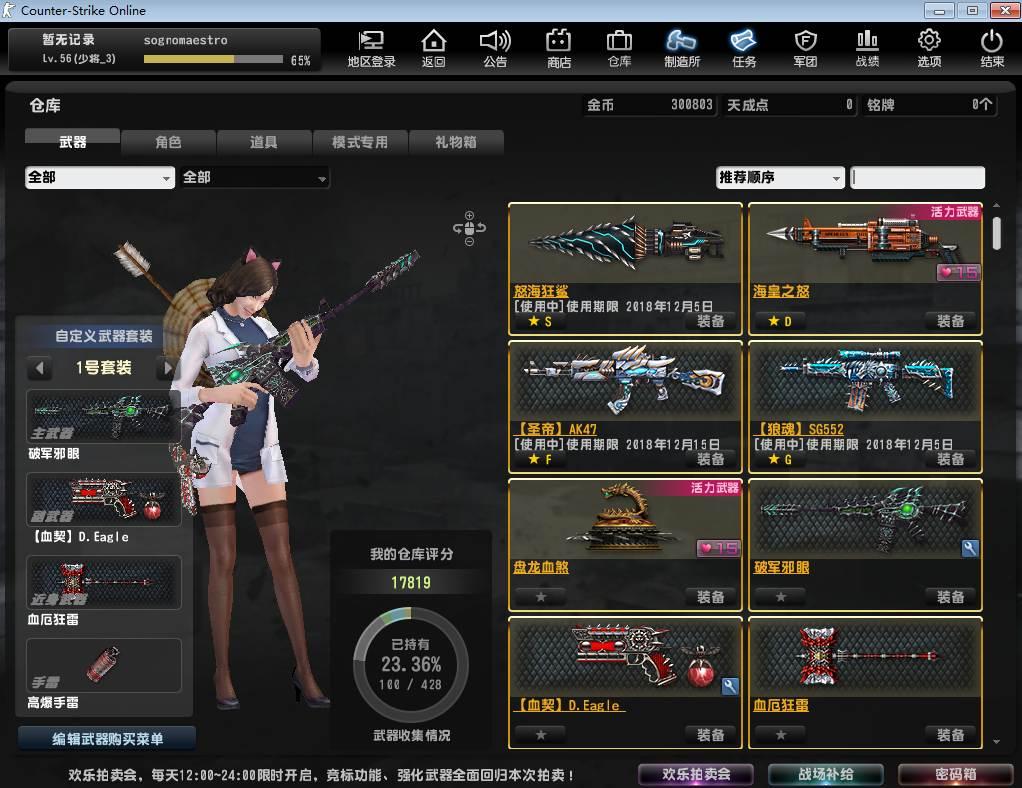Go back with the 返回 home button
Screen dimensions: 1022x788
(x=433, y=47)
